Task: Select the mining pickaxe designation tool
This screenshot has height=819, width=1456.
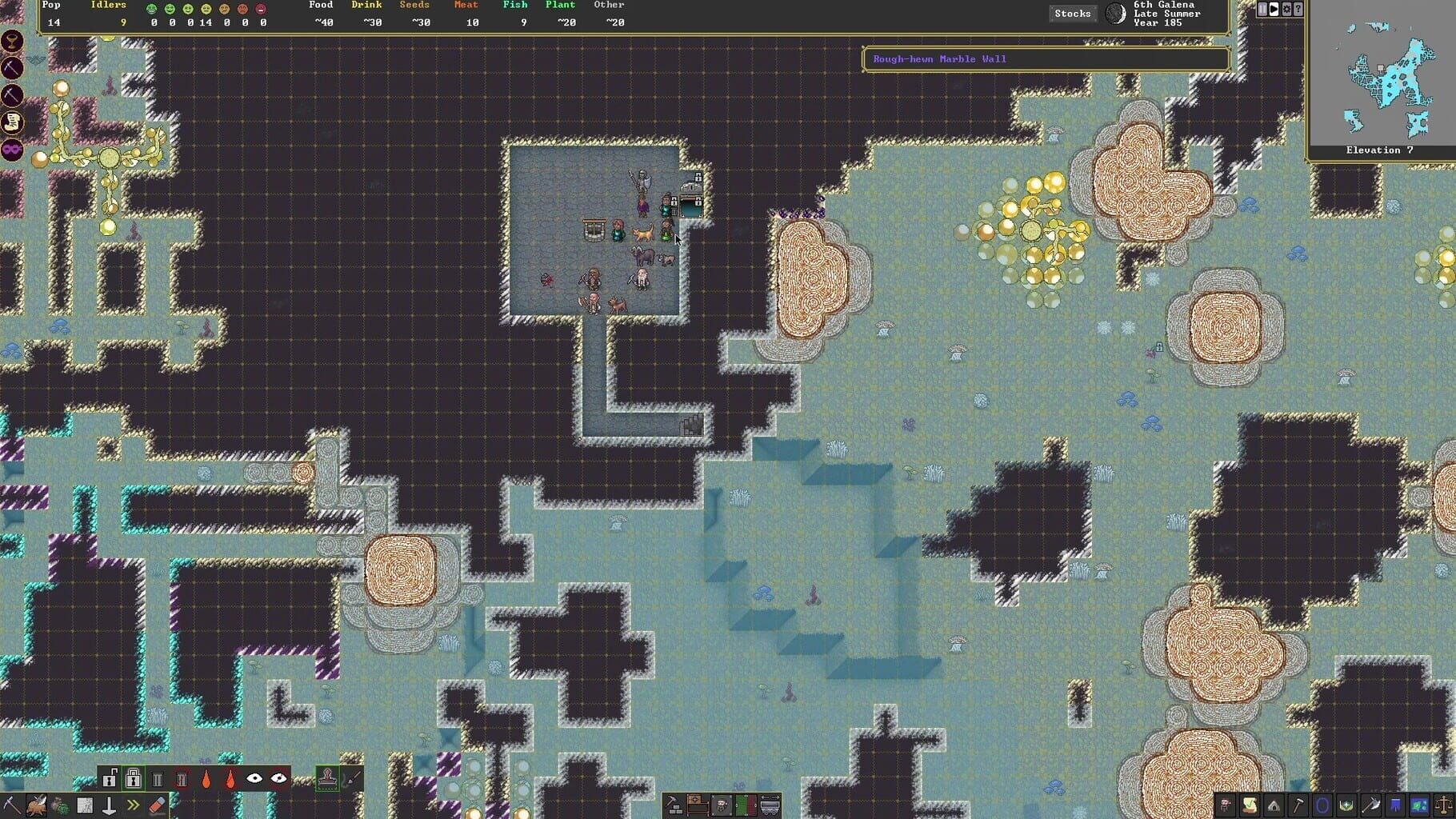Action: [x=11, y=805]
